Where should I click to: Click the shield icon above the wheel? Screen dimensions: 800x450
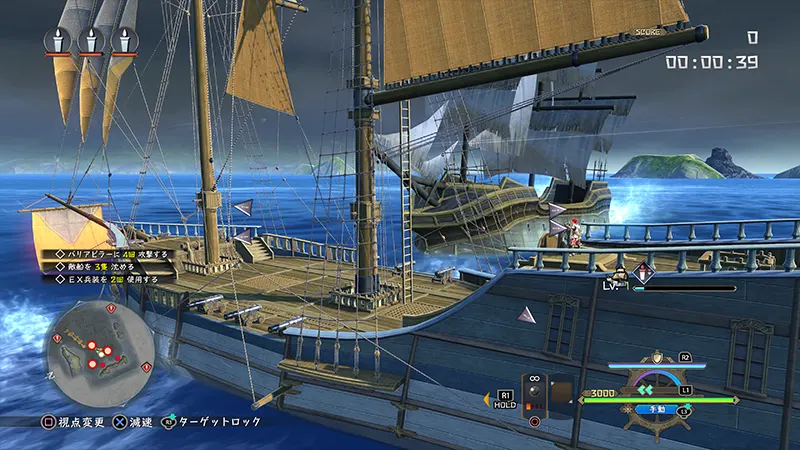tap(657, 358)
